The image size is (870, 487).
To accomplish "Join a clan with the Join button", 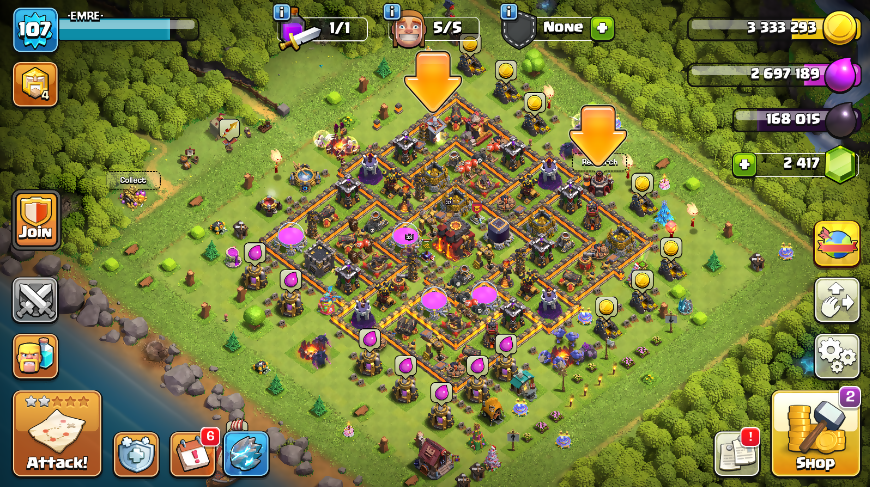I will tap(35, 221).
